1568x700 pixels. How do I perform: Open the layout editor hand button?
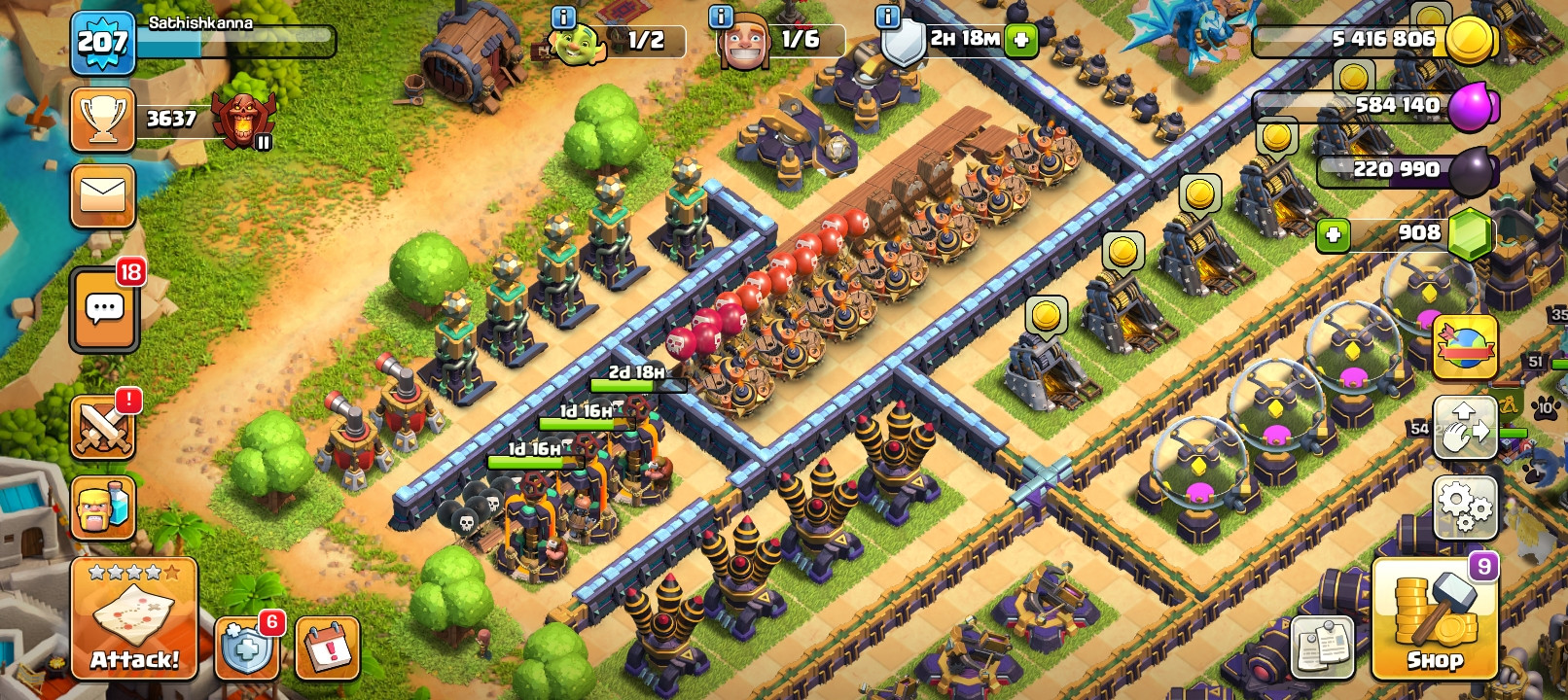1465,427
